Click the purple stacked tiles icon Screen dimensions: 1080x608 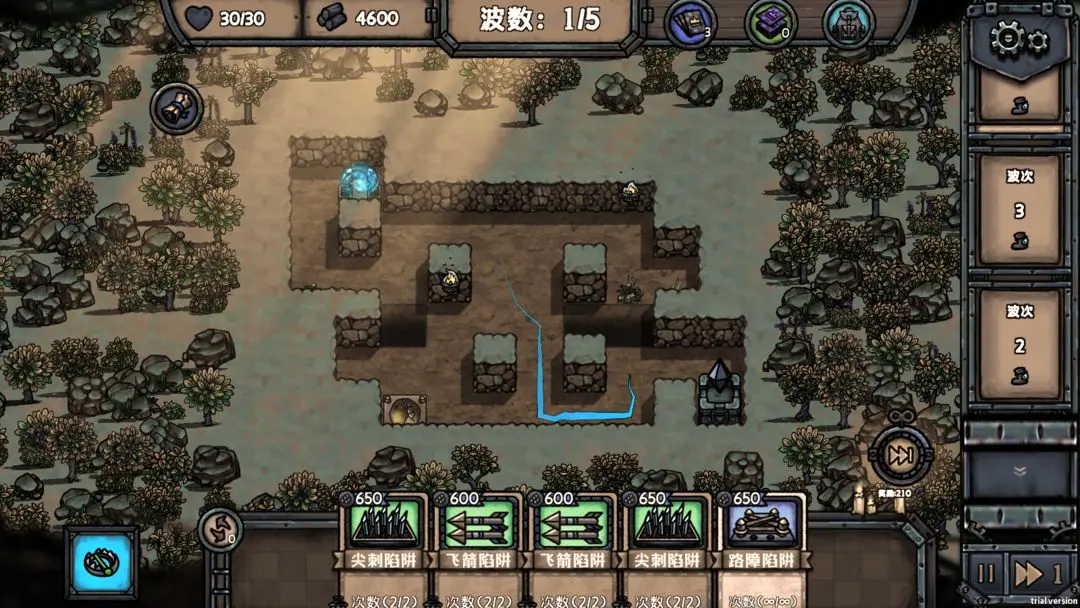tap(770, 23)
